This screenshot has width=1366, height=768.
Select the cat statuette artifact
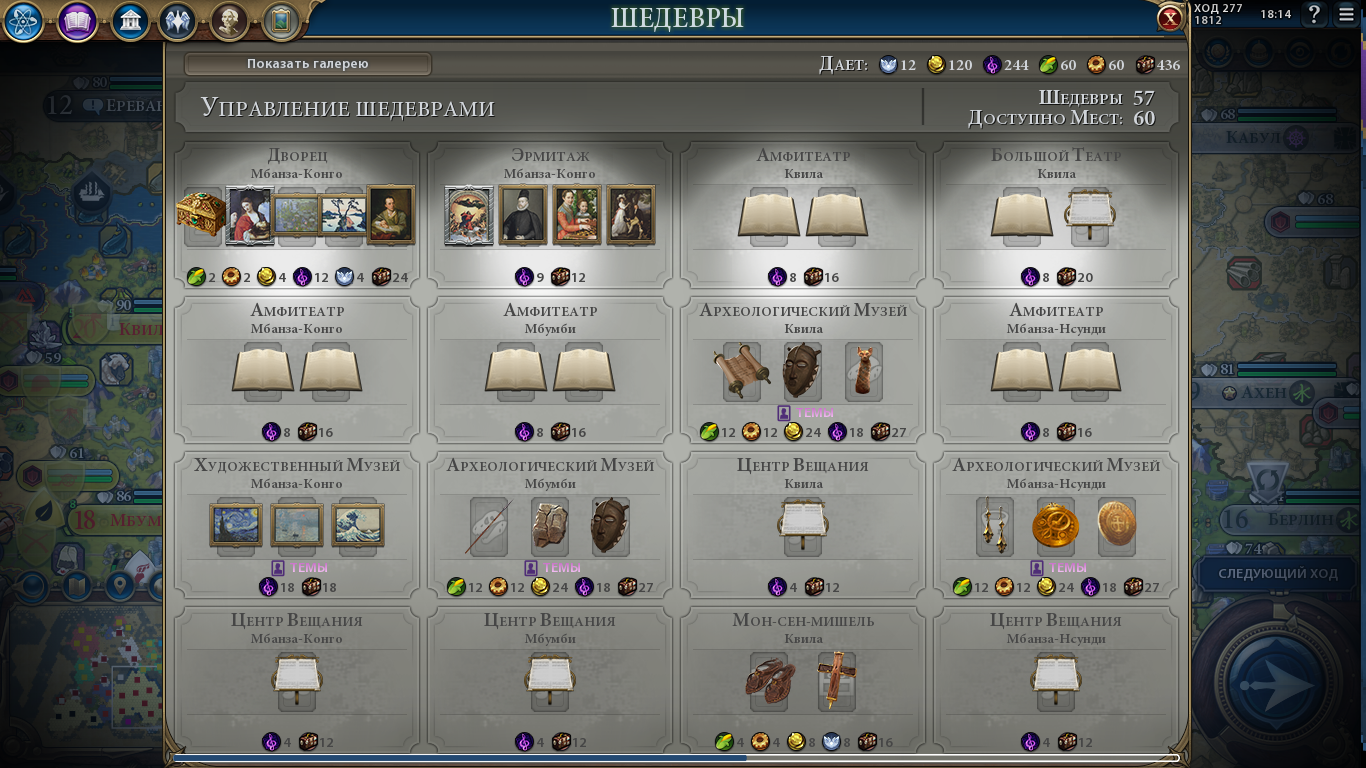[863, 371]
